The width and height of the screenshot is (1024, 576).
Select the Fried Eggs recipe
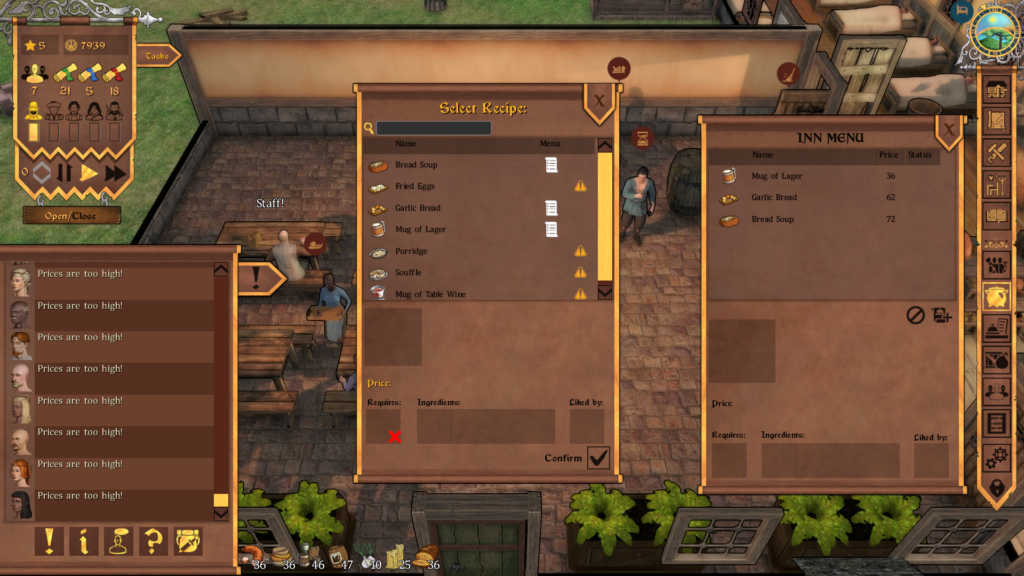415,186
